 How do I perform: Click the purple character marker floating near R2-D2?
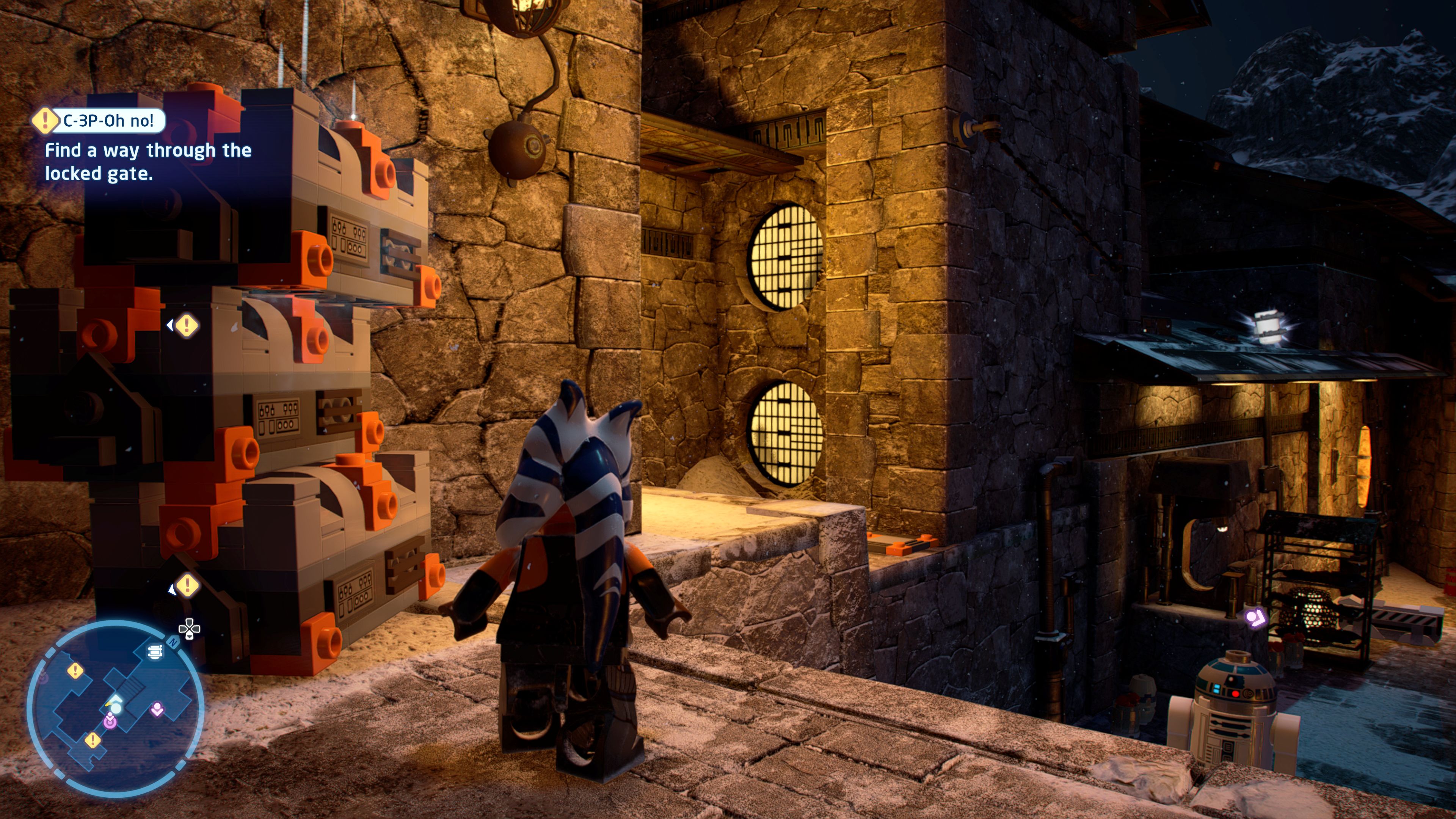click(1255, 617)
